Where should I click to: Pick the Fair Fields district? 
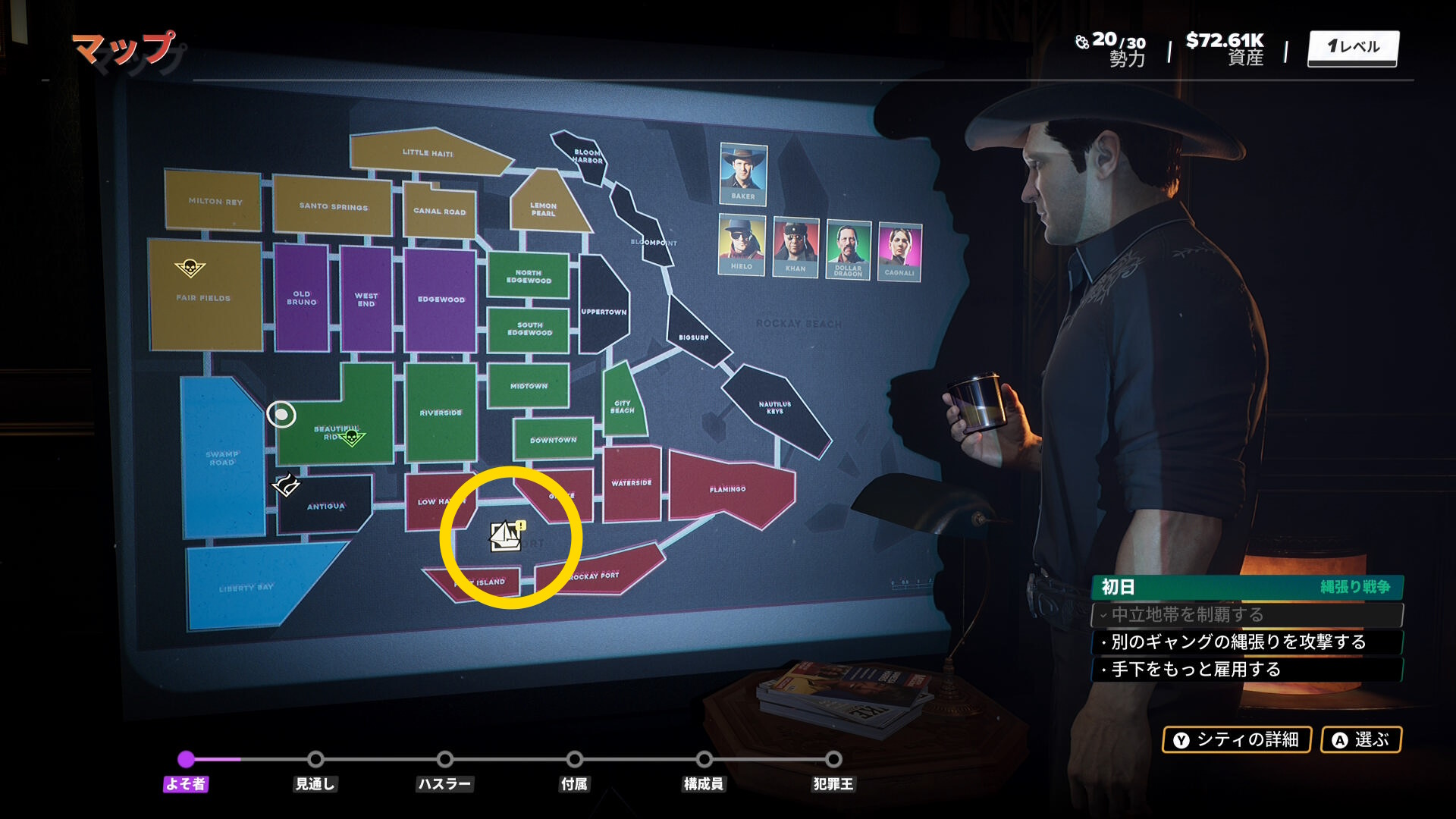coord(204,298)
